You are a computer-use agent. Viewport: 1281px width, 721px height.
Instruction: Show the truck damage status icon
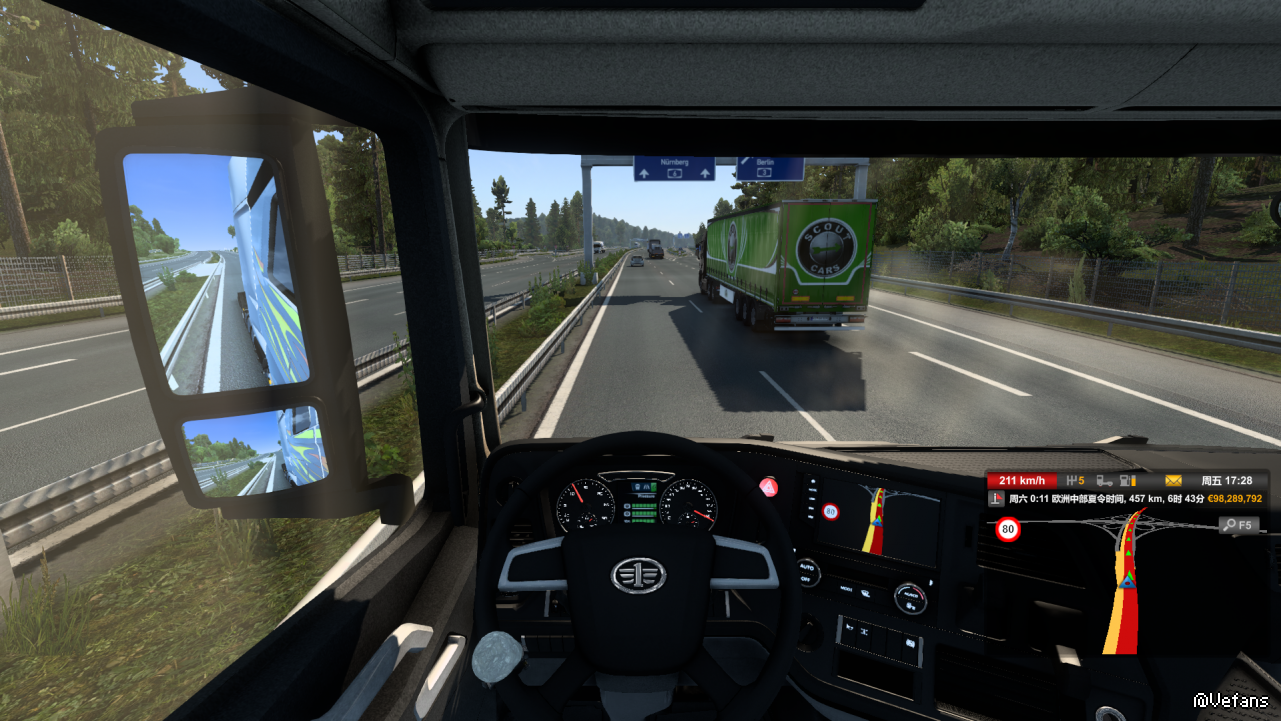click(x=1105, y=481)
